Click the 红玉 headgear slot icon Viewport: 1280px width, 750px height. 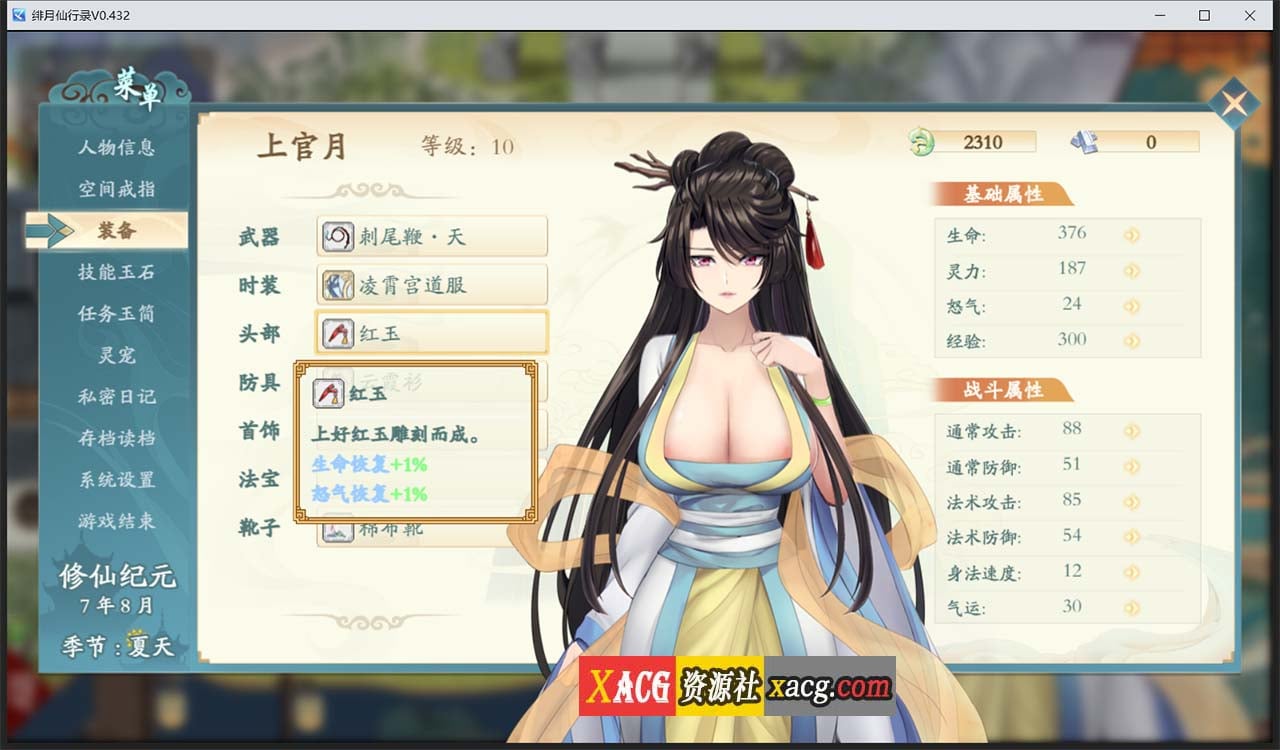(336, 332)
